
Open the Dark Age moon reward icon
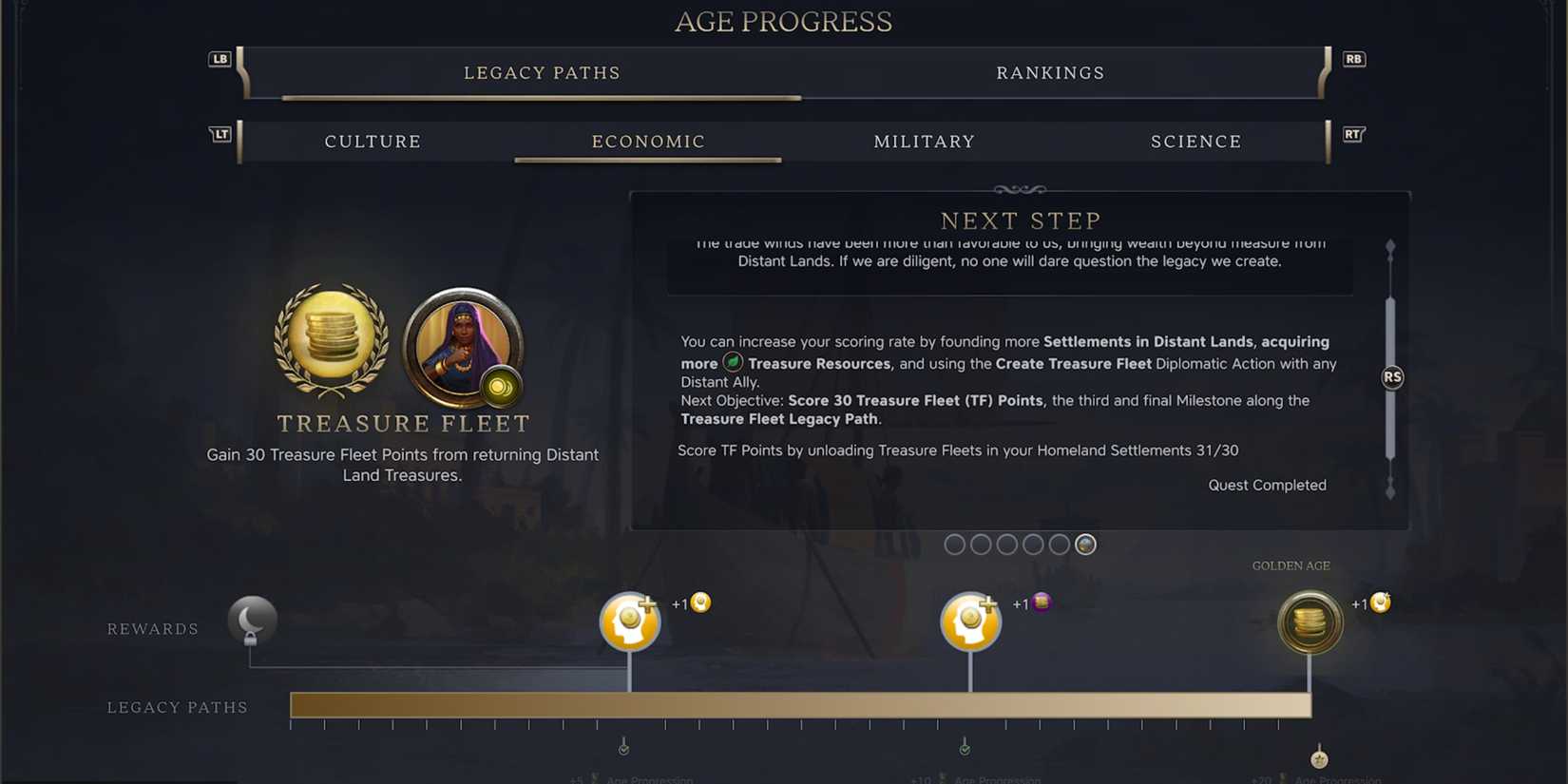pyautogui.click(x=250, y=620)
